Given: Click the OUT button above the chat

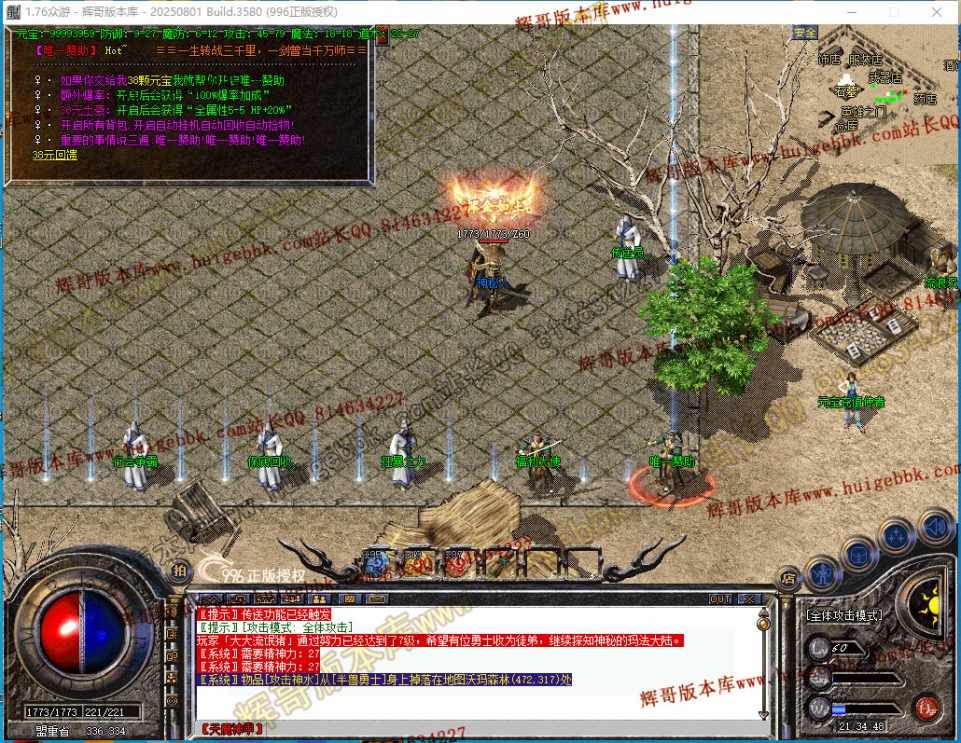Looking at the screenshot, I should 720,599.
